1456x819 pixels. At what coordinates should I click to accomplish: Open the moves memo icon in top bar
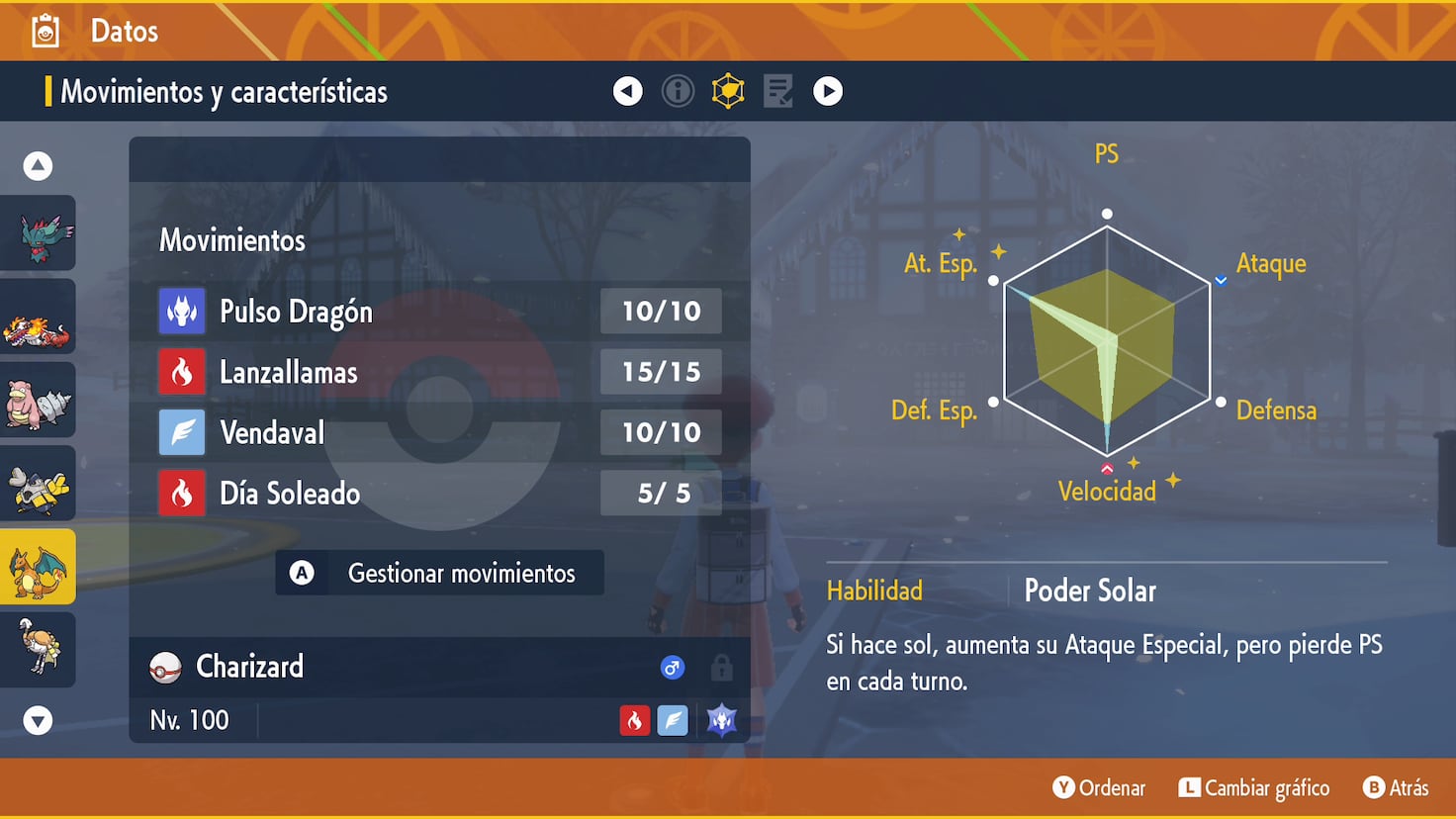coord(777,90)
